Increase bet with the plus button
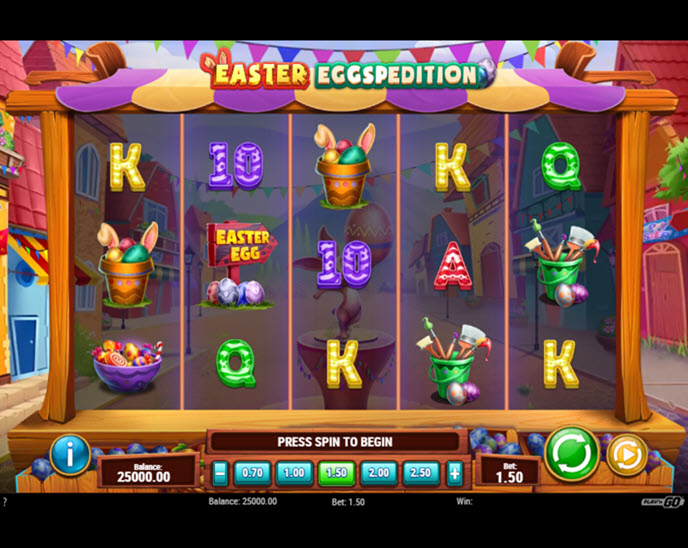The image size is (688, 548). (454, 473)
